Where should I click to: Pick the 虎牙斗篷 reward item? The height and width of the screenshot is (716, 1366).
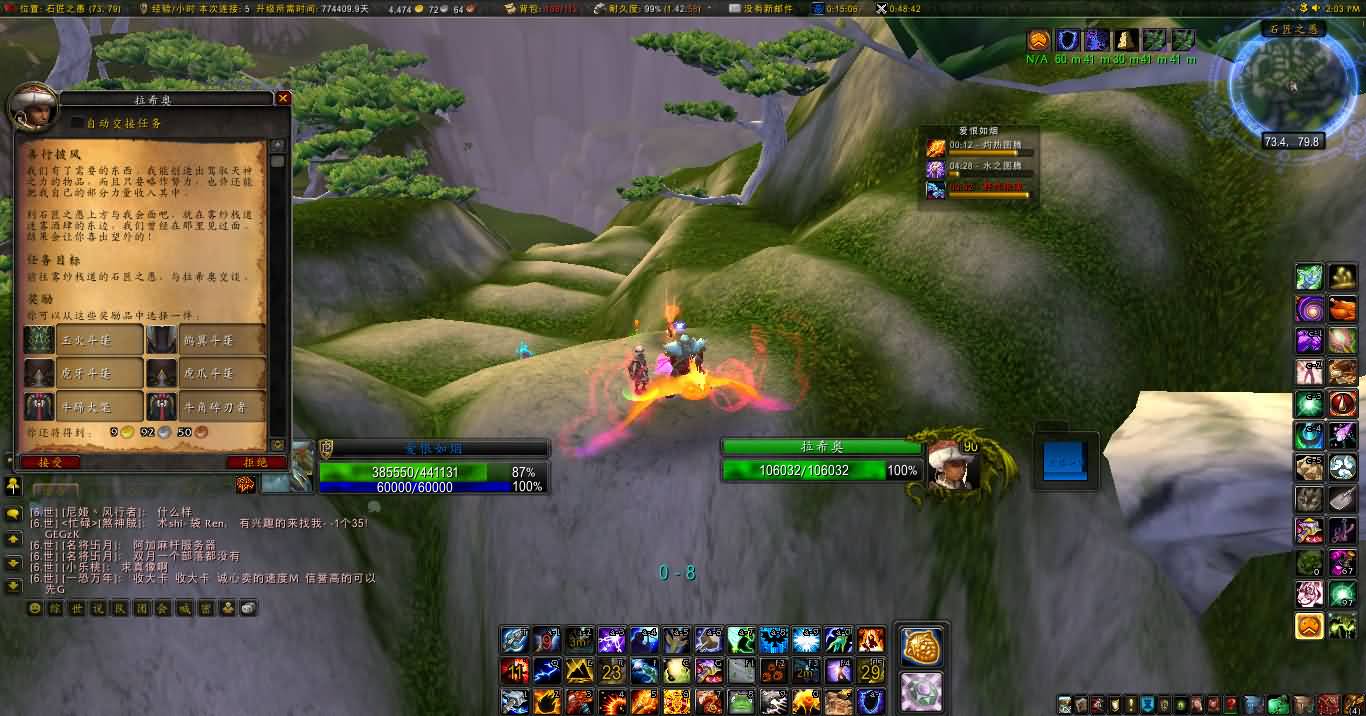40,373
